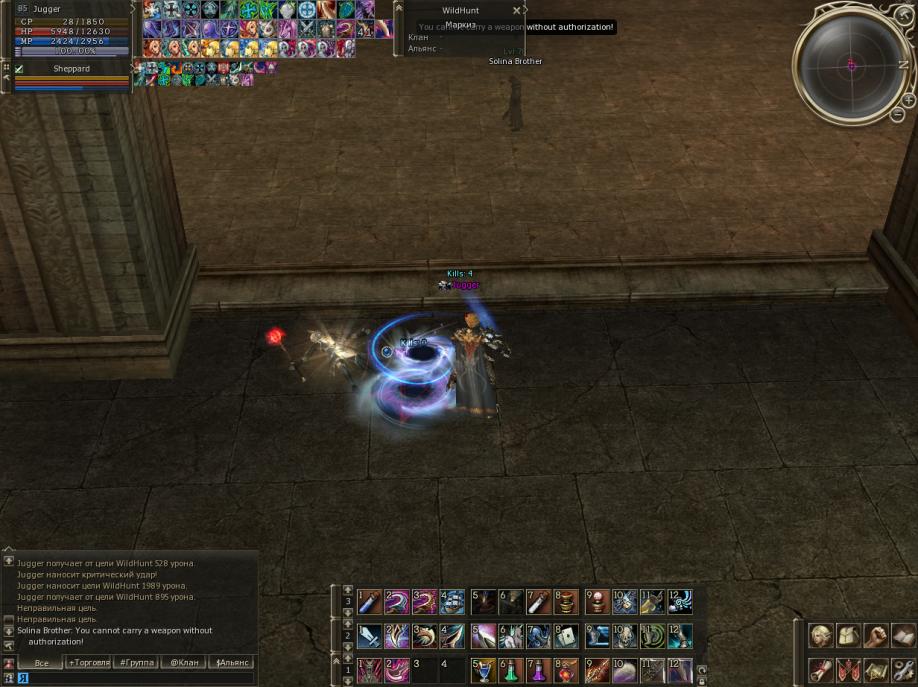Open the +Торговля chat tab

[x=88, y=662]
